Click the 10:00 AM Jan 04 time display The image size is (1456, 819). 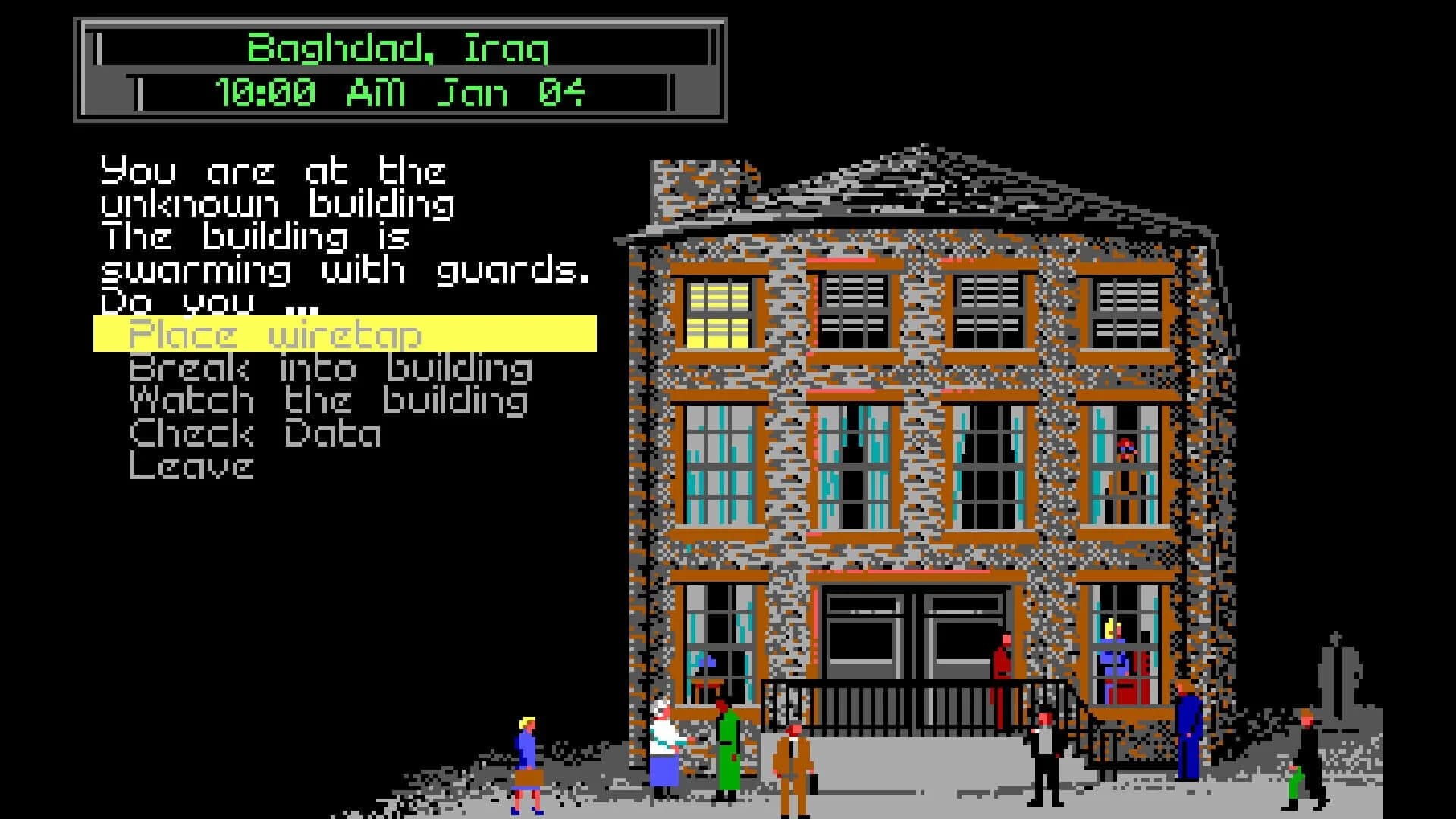click(400, 91)
